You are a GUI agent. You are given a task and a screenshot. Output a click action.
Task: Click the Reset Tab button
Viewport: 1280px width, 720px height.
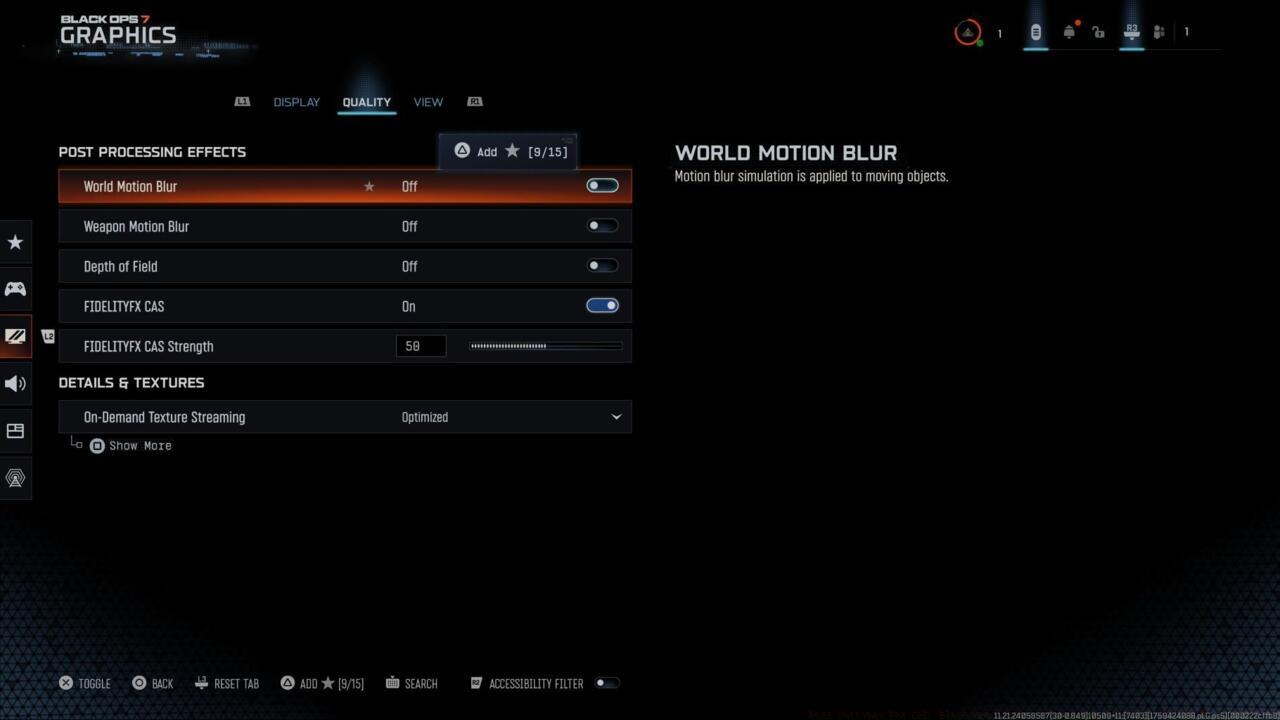(227, 683)
